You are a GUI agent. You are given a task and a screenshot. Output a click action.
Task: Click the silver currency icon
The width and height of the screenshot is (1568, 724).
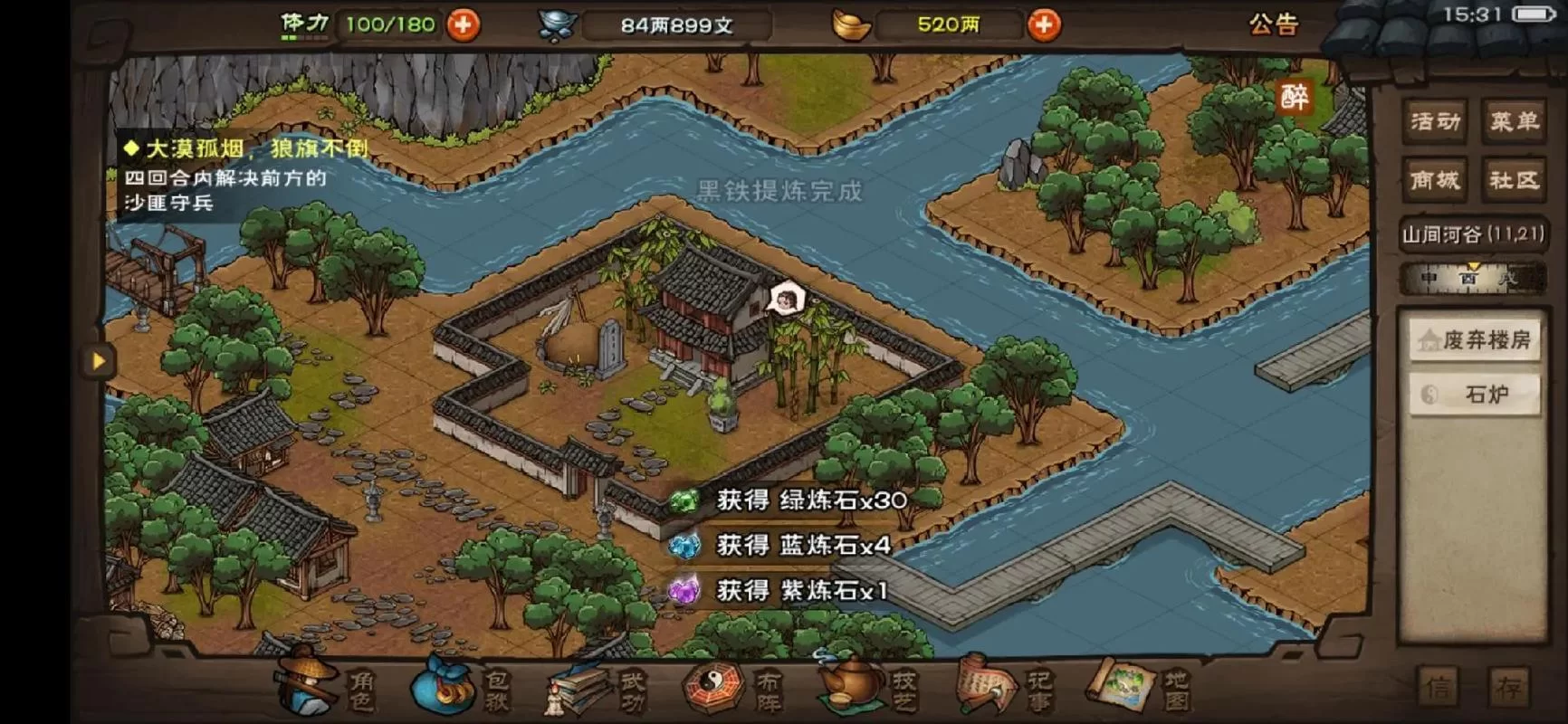[559, 24]
